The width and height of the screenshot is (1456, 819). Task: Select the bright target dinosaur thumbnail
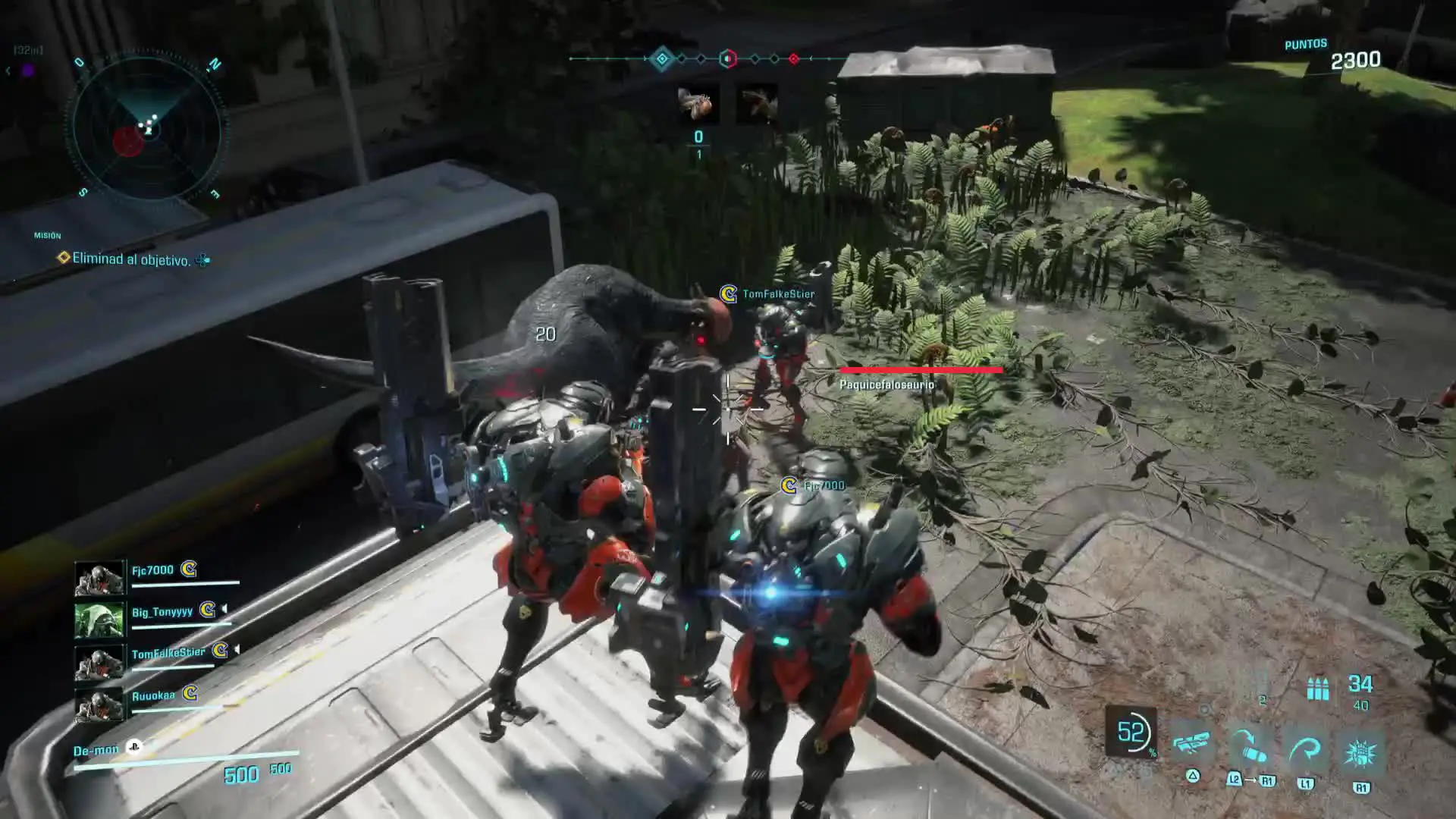(697, 104)
